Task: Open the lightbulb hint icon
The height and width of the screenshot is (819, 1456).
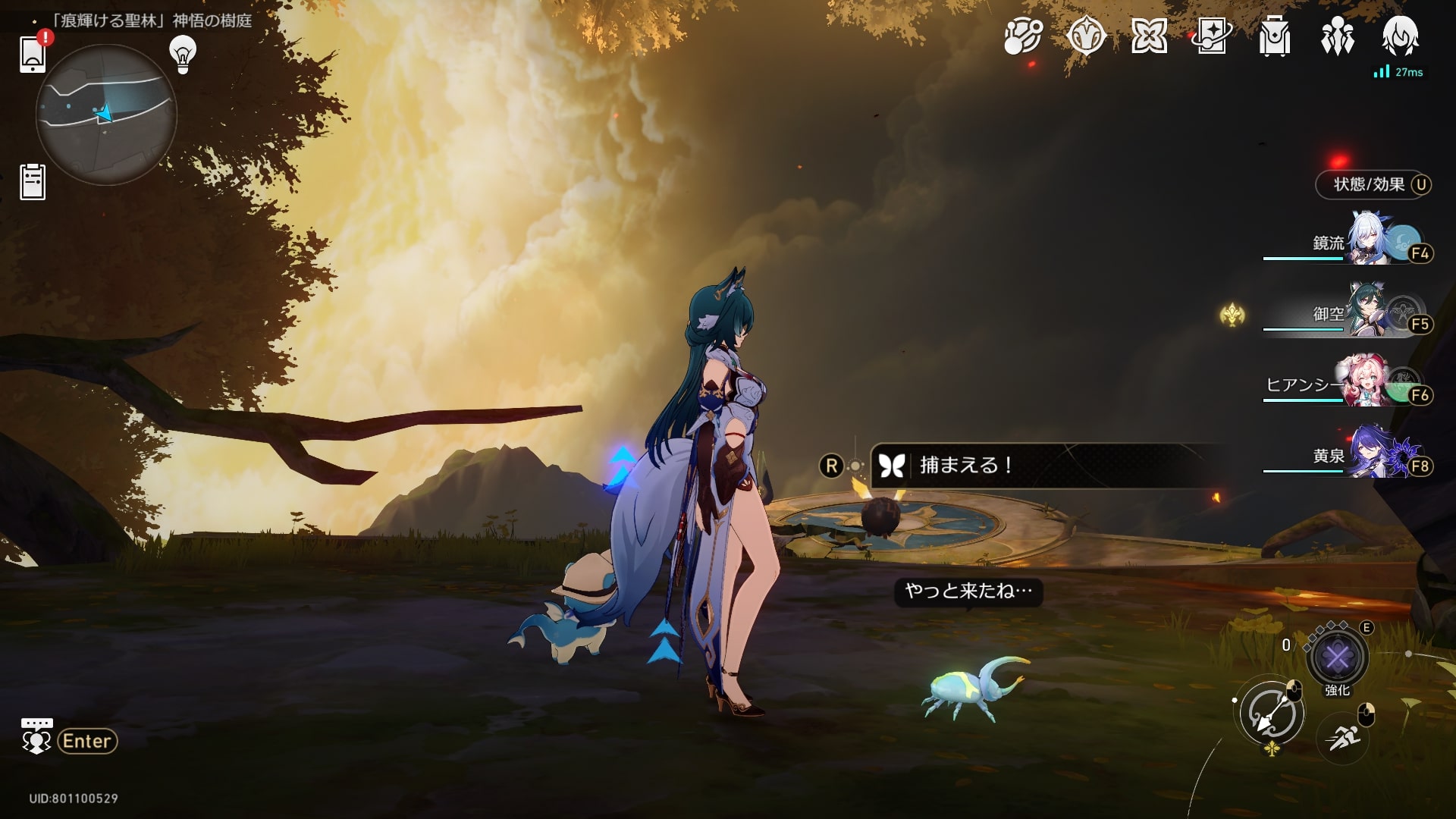Action: pyautogui.click(x=183, y=54)
